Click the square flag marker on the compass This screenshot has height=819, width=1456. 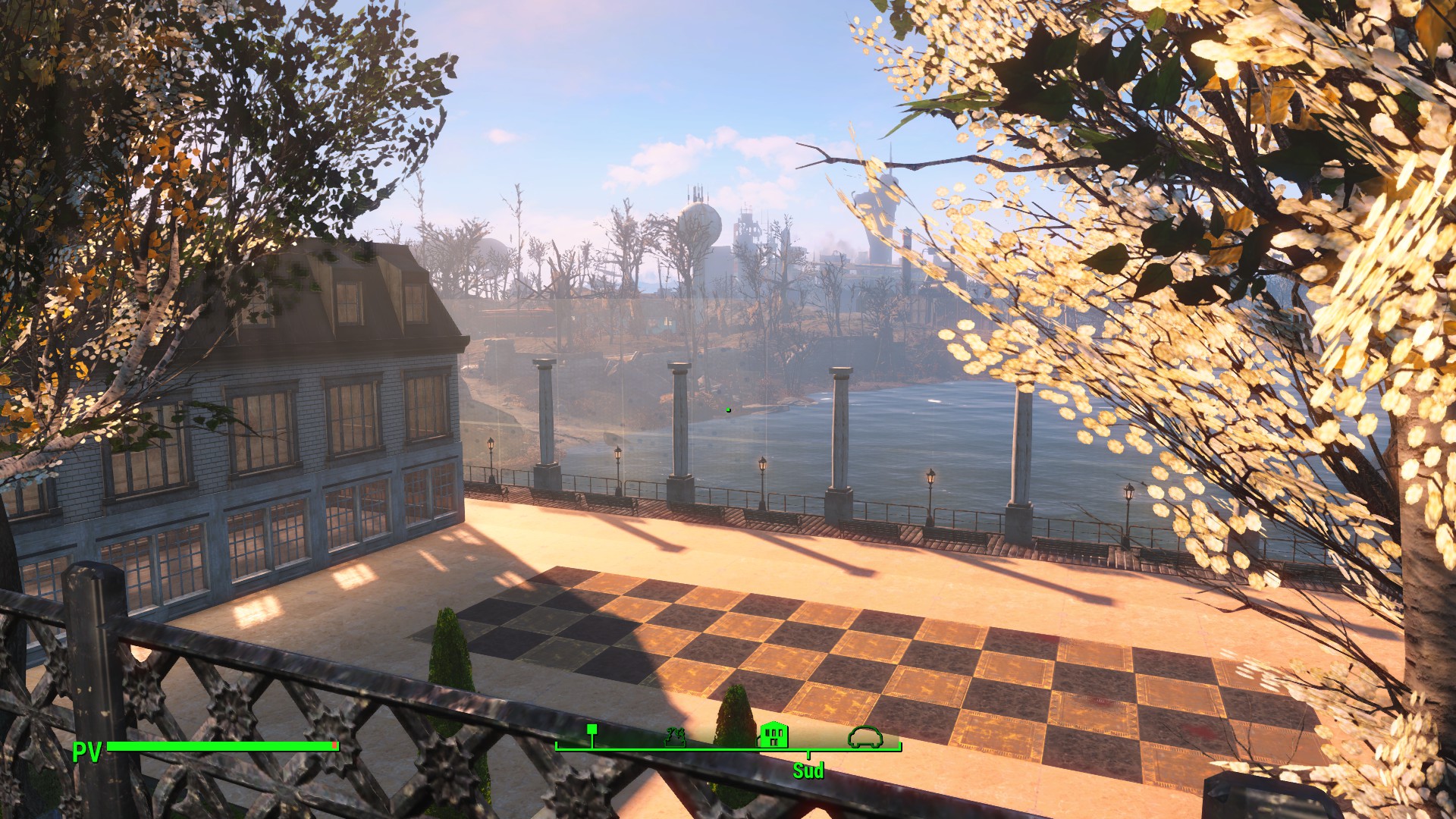(592, 730)
